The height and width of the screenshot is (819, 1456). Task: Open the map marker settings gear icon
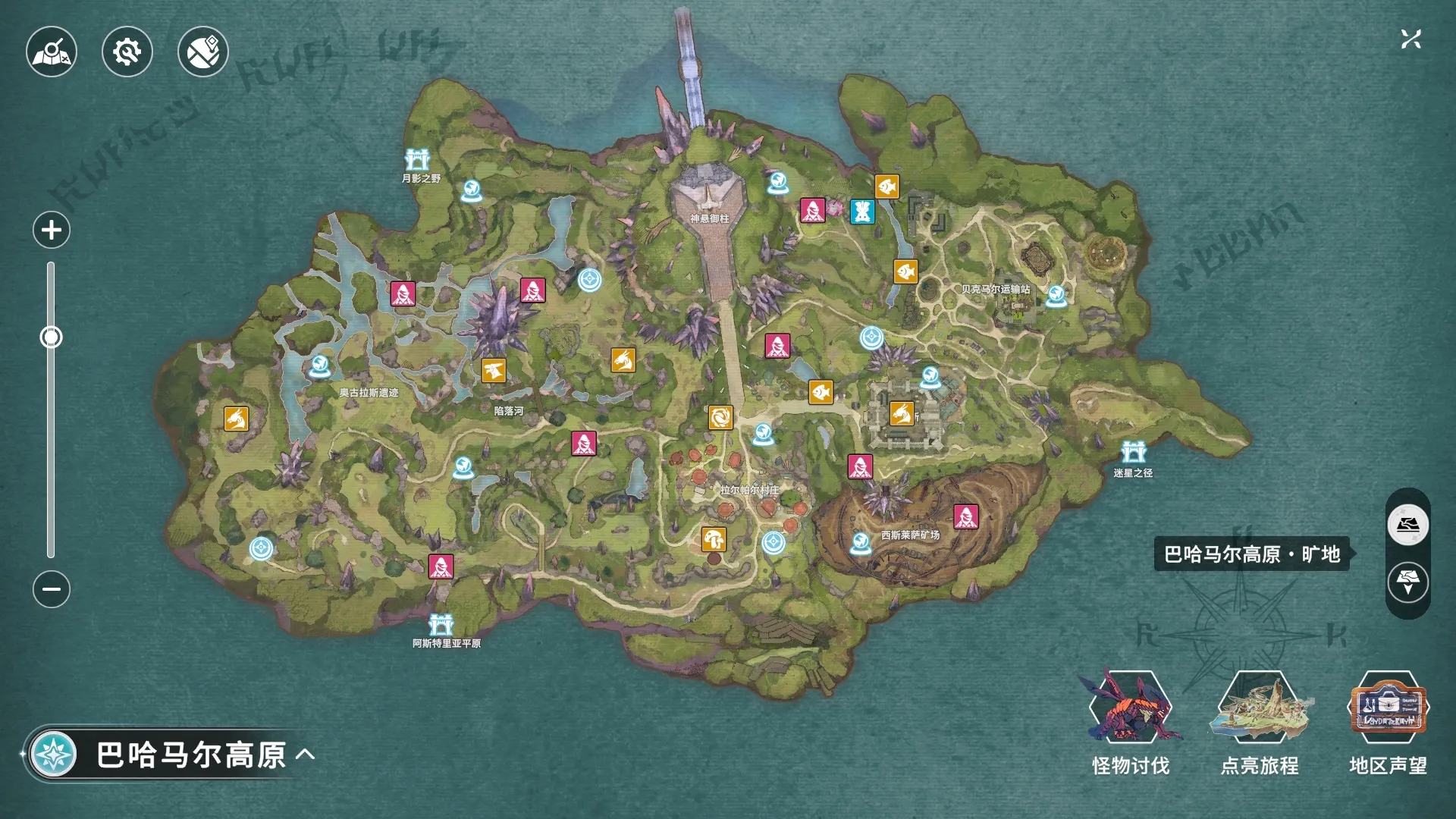click(x=127, y=52)
